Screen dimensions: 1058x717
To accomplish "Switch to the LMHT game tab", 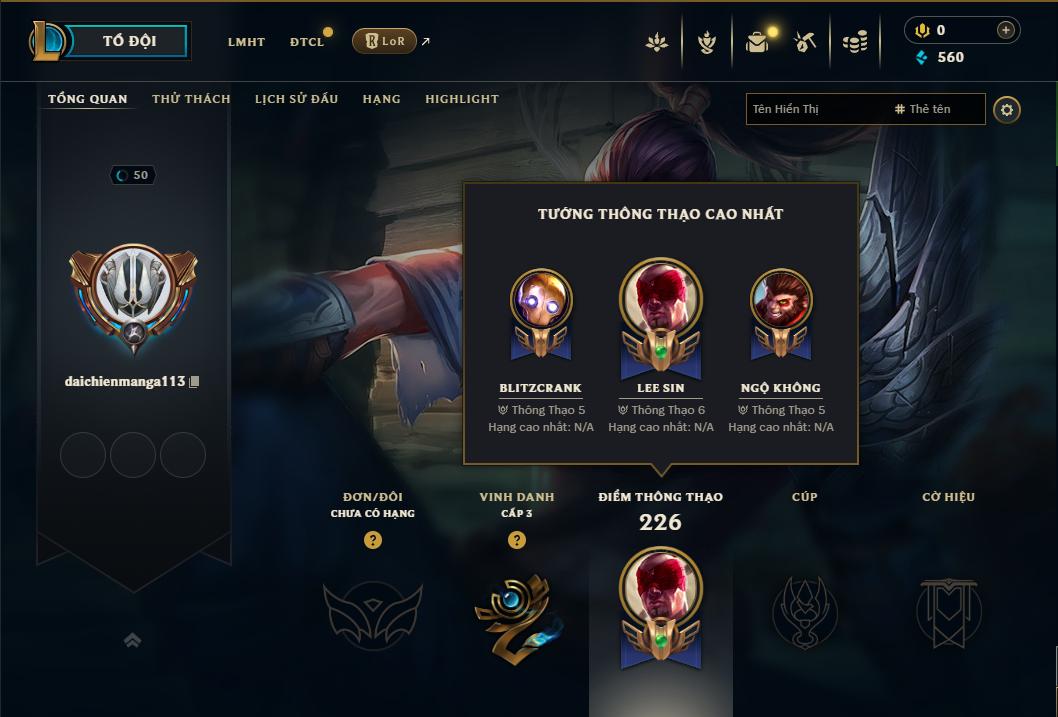I will (x=246, y=42).
